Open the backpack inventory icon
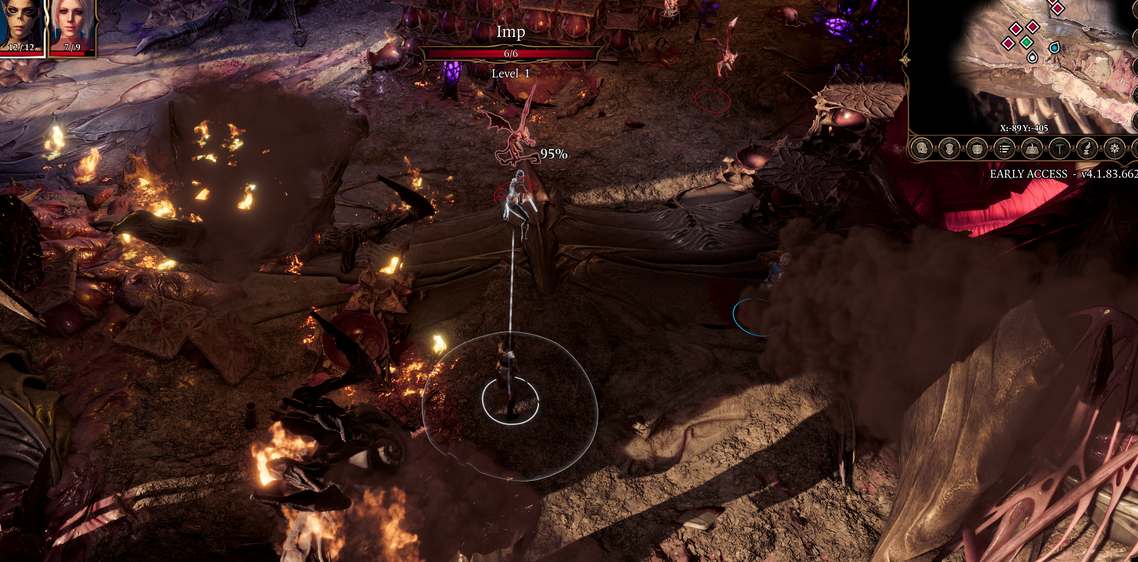Viewport: 1138px width, 562px height. (x=978, y=149)
